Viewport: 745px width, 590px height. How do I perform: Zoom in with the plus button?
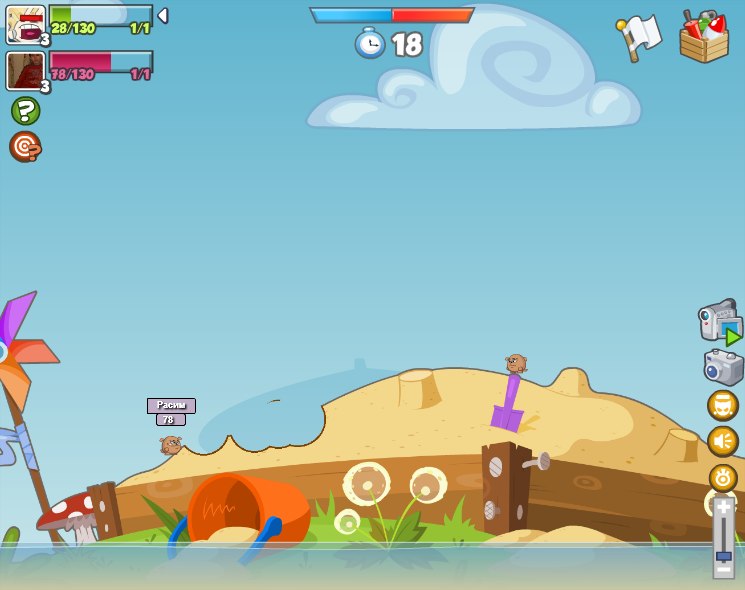coord(723,507)
